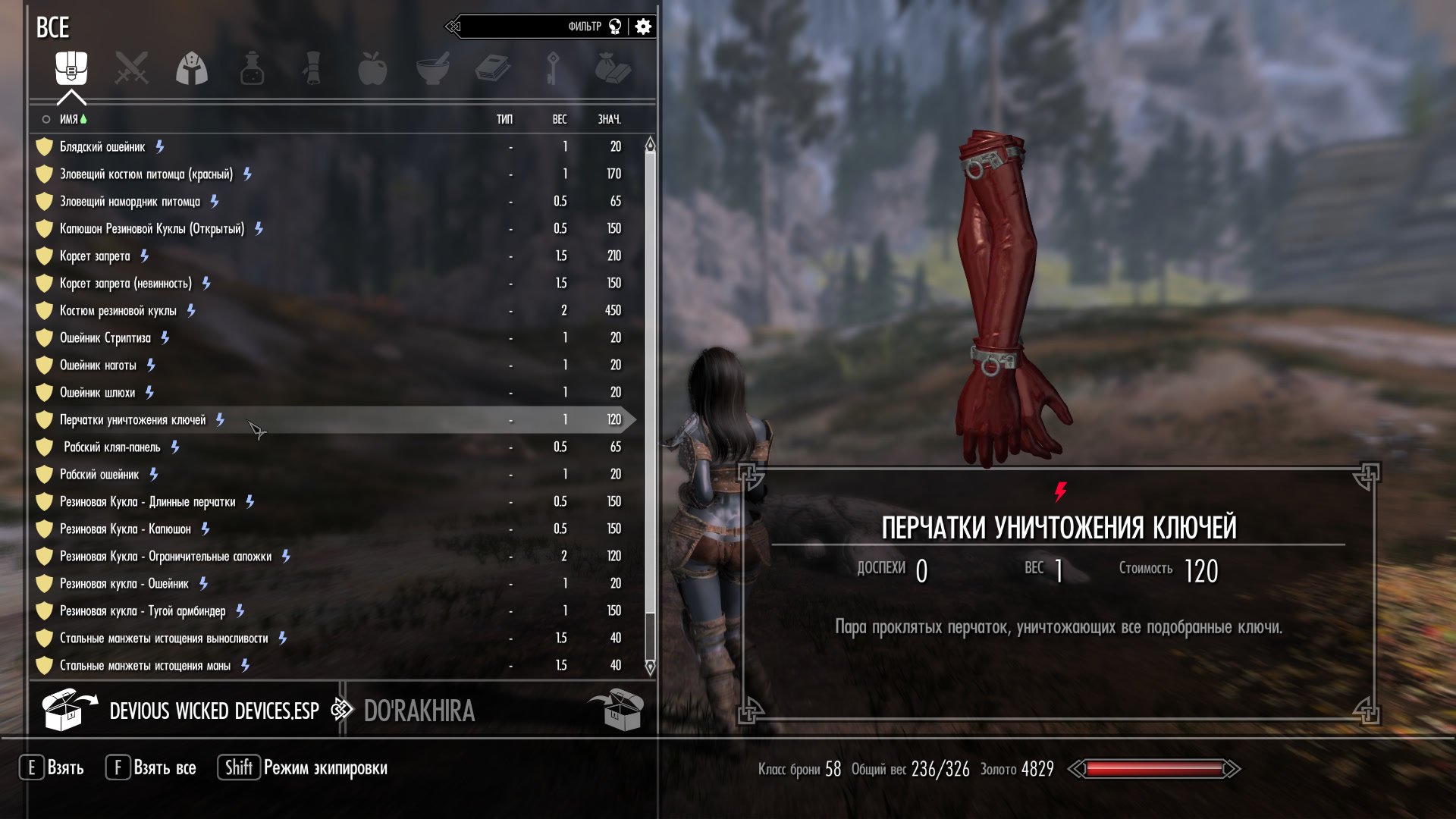Image resolution: width=1456 pixels, height=819 pixels.
Task: Click the sort circle next to ИМЯ header
Action: (44, 119)
